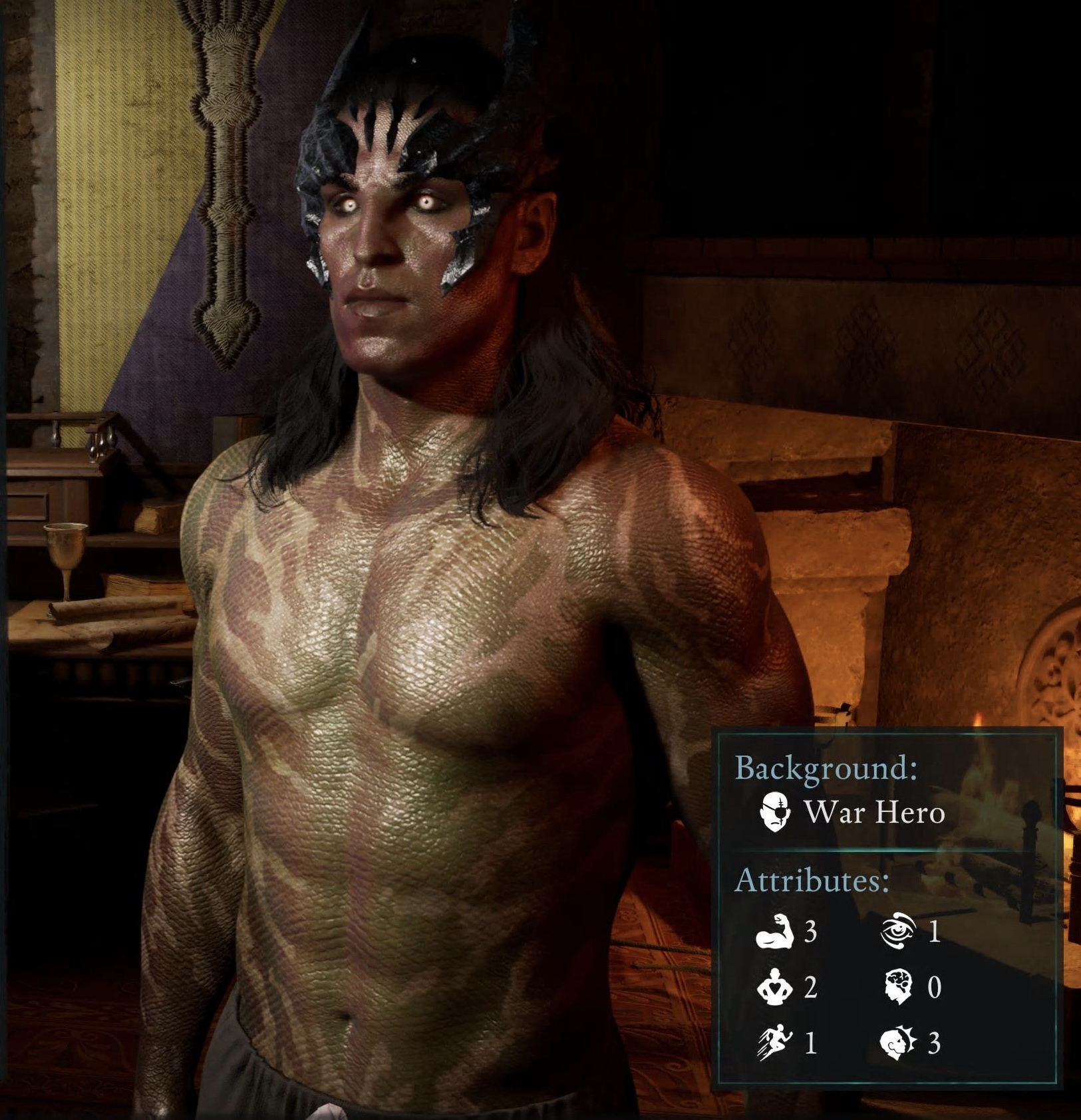
Task: Select the torso Constitution attribute icon
Action: pos(774,987)
